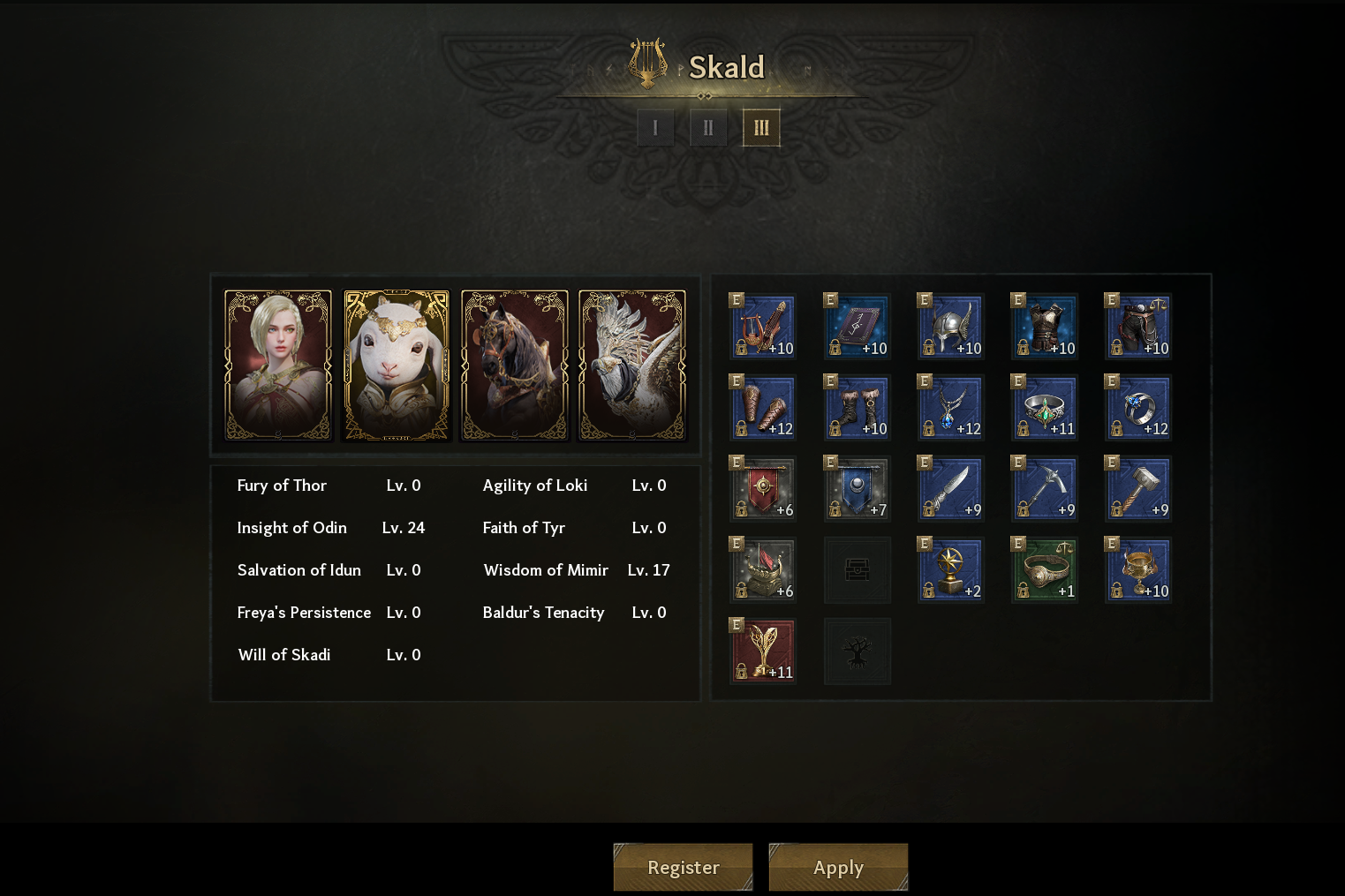The height and width of the screenshot is (896, 1345).
Task: Select the +11 green gem ring
Action: point(1044,408)
